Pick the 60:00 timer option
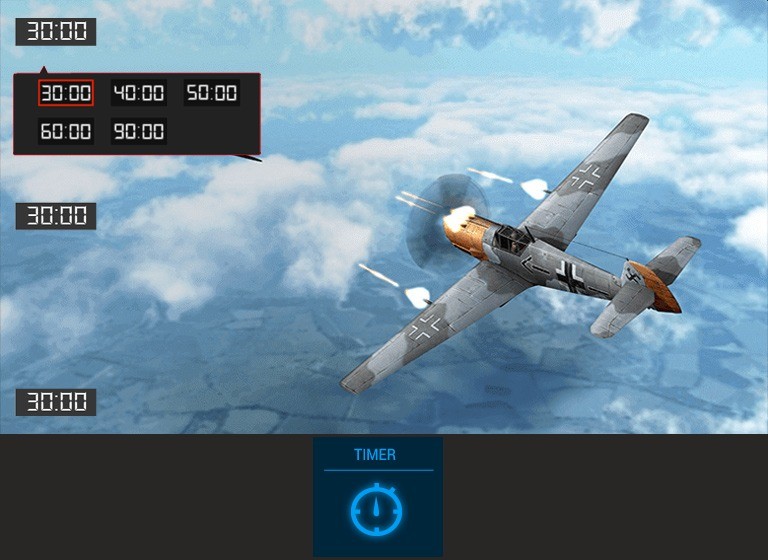This screenshot has width=768, height=560. coord(66,131)
